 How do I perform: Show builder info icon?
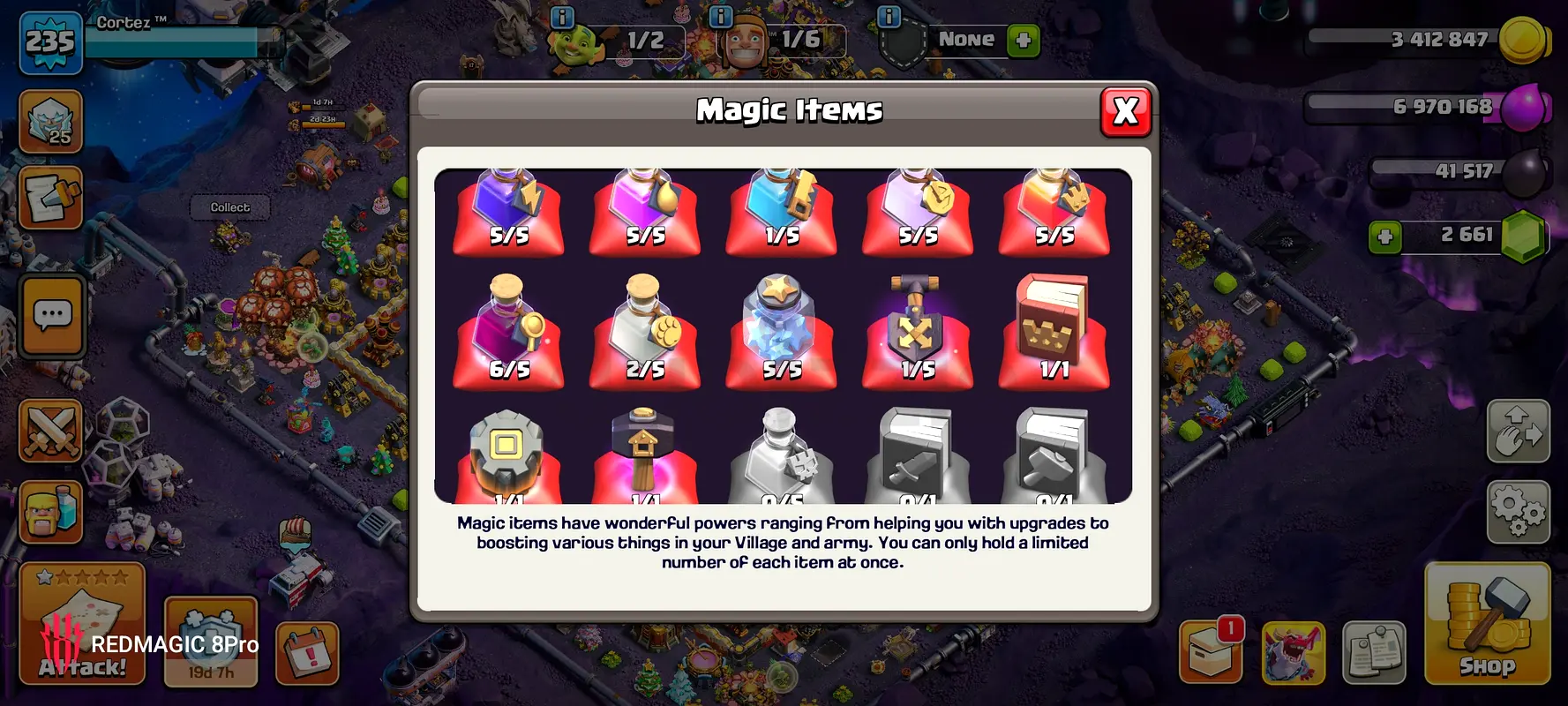coord(721,17)
